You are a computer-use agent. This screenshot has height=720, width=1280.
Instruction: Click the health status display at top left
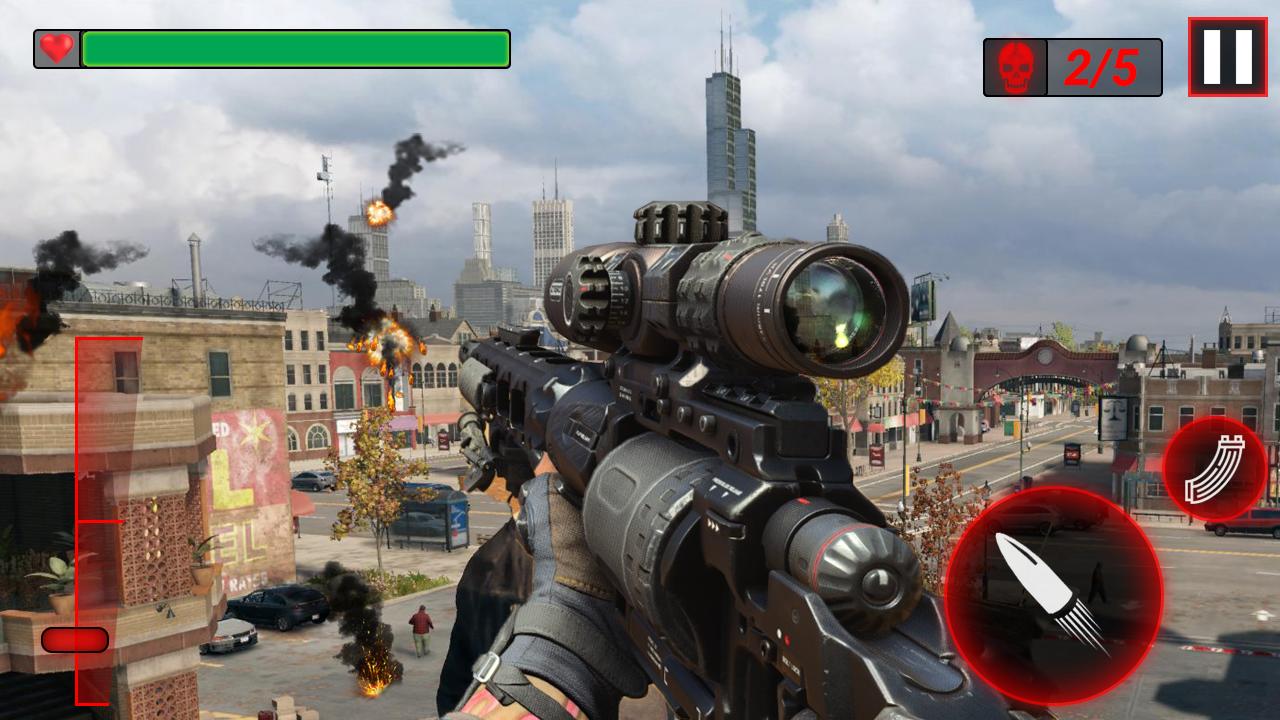click(270, 48)
